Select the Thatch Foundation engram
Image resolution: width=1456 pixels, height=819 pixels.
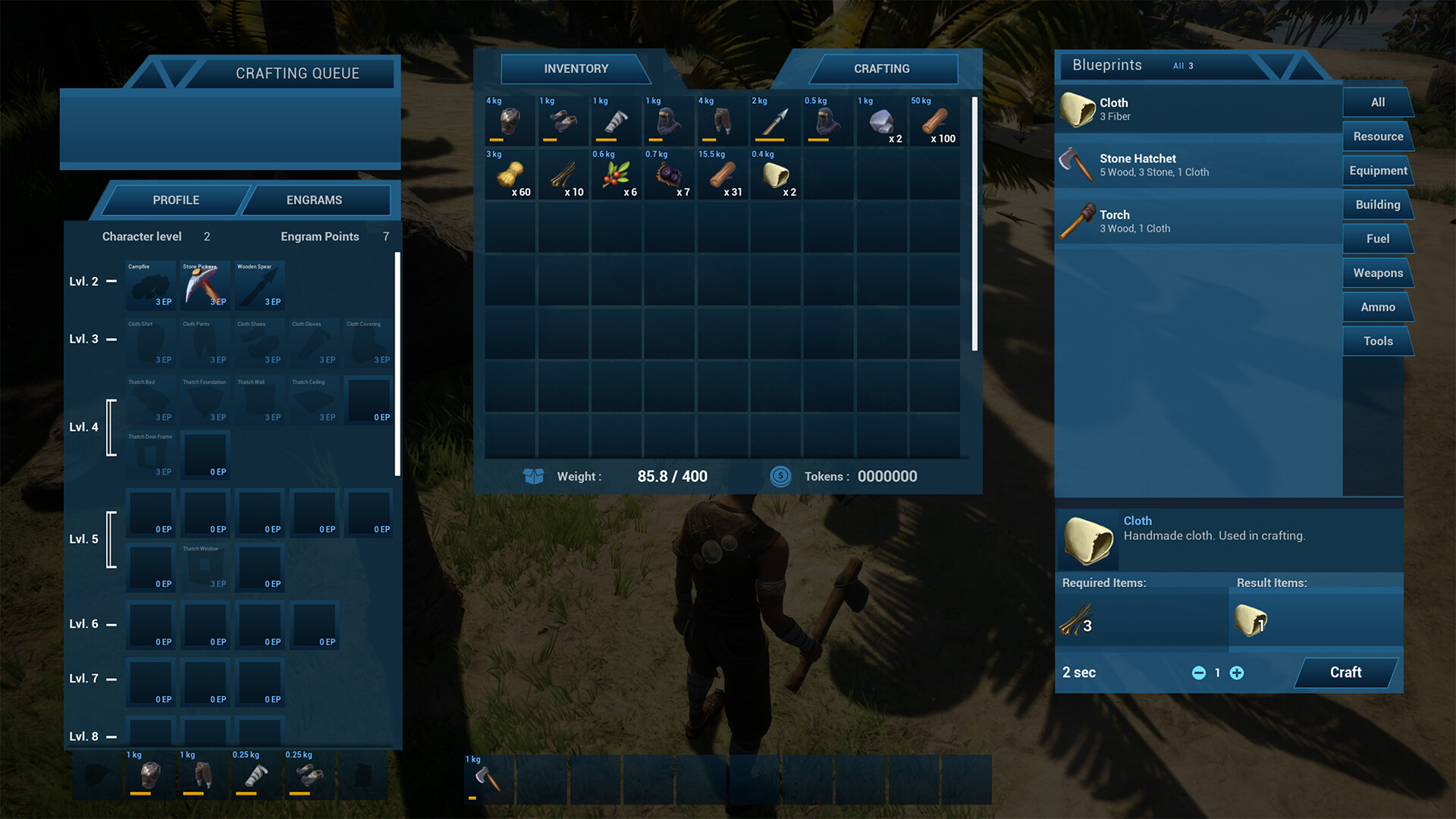click(204, 400)
